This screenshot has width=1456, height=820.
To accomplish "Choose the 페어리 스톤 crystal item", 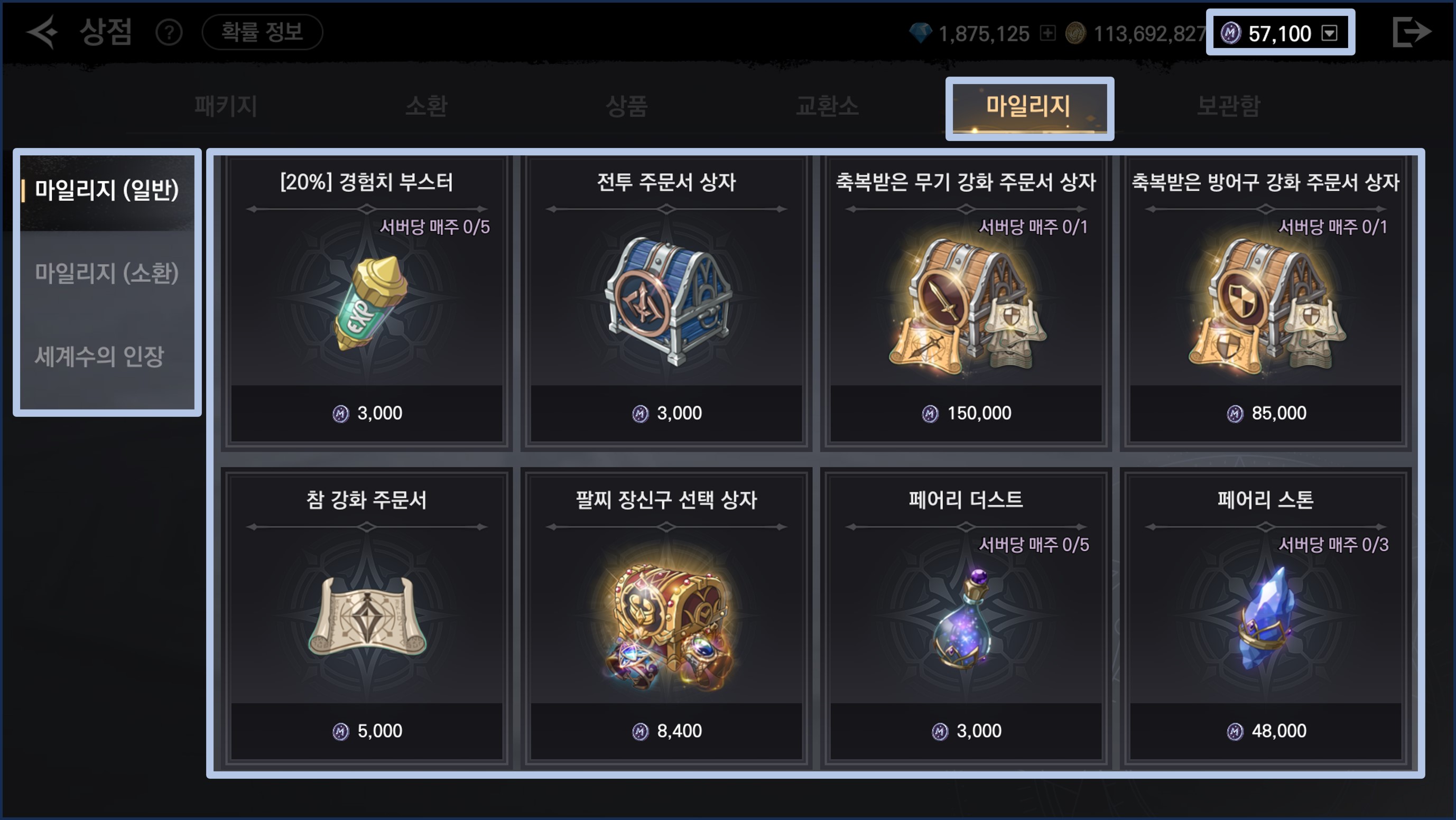I will tap(1266, 619).
